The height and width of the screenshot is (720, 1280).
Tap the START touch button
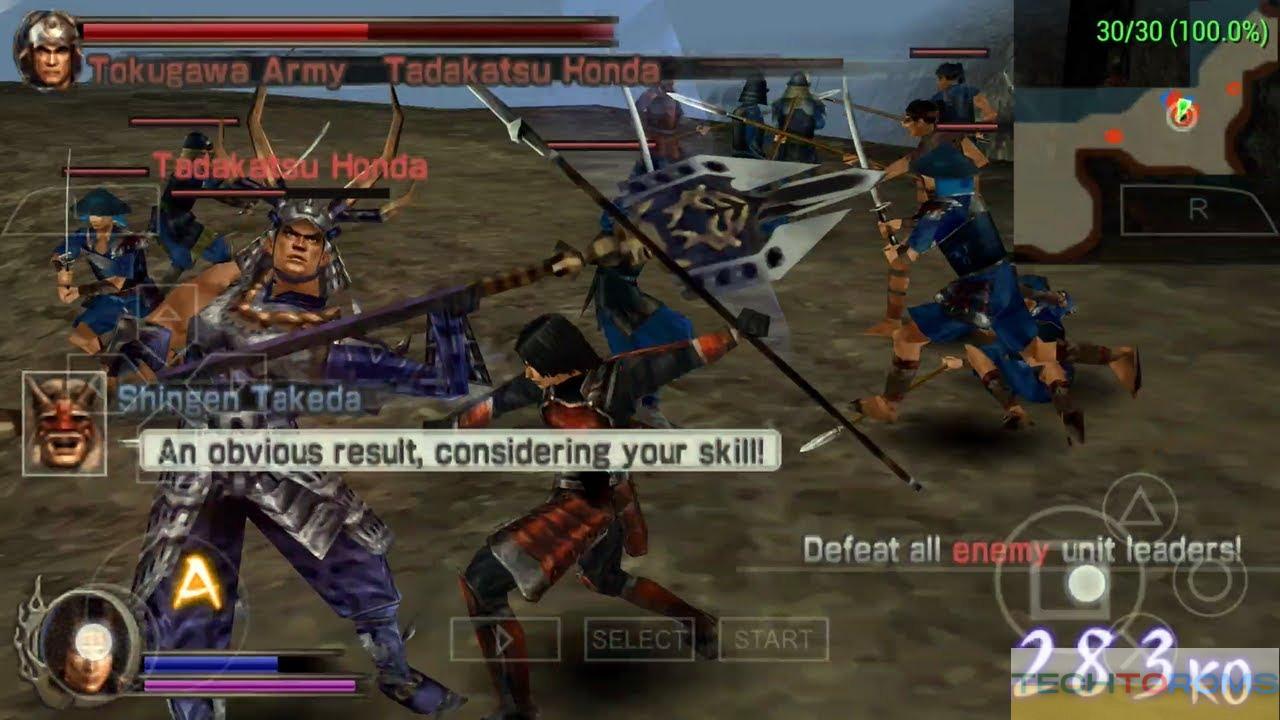click(x=774, y=639)
